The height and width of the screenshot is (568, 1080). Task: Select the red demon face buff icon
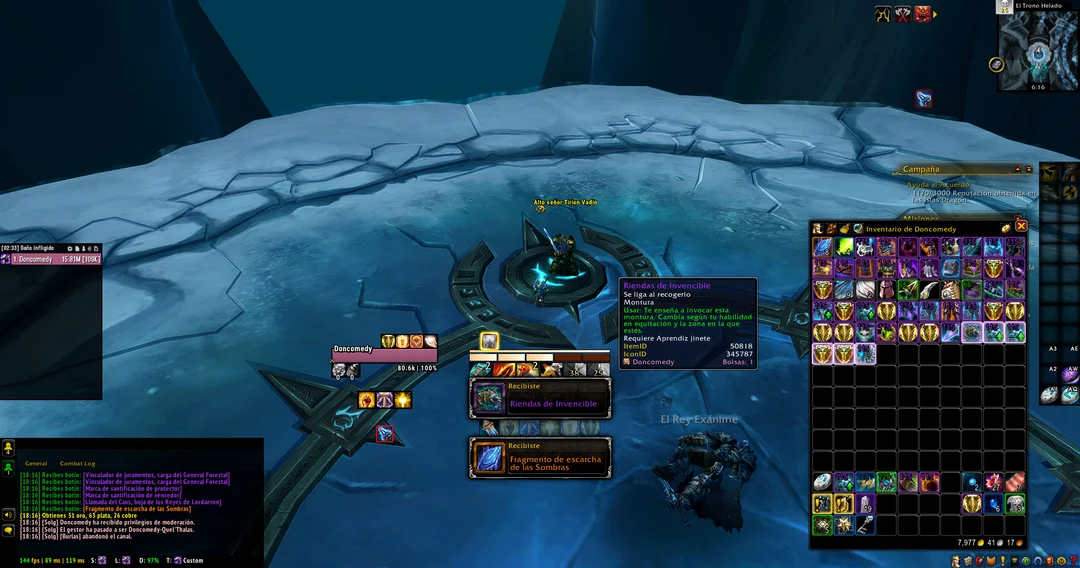(922, 14)
